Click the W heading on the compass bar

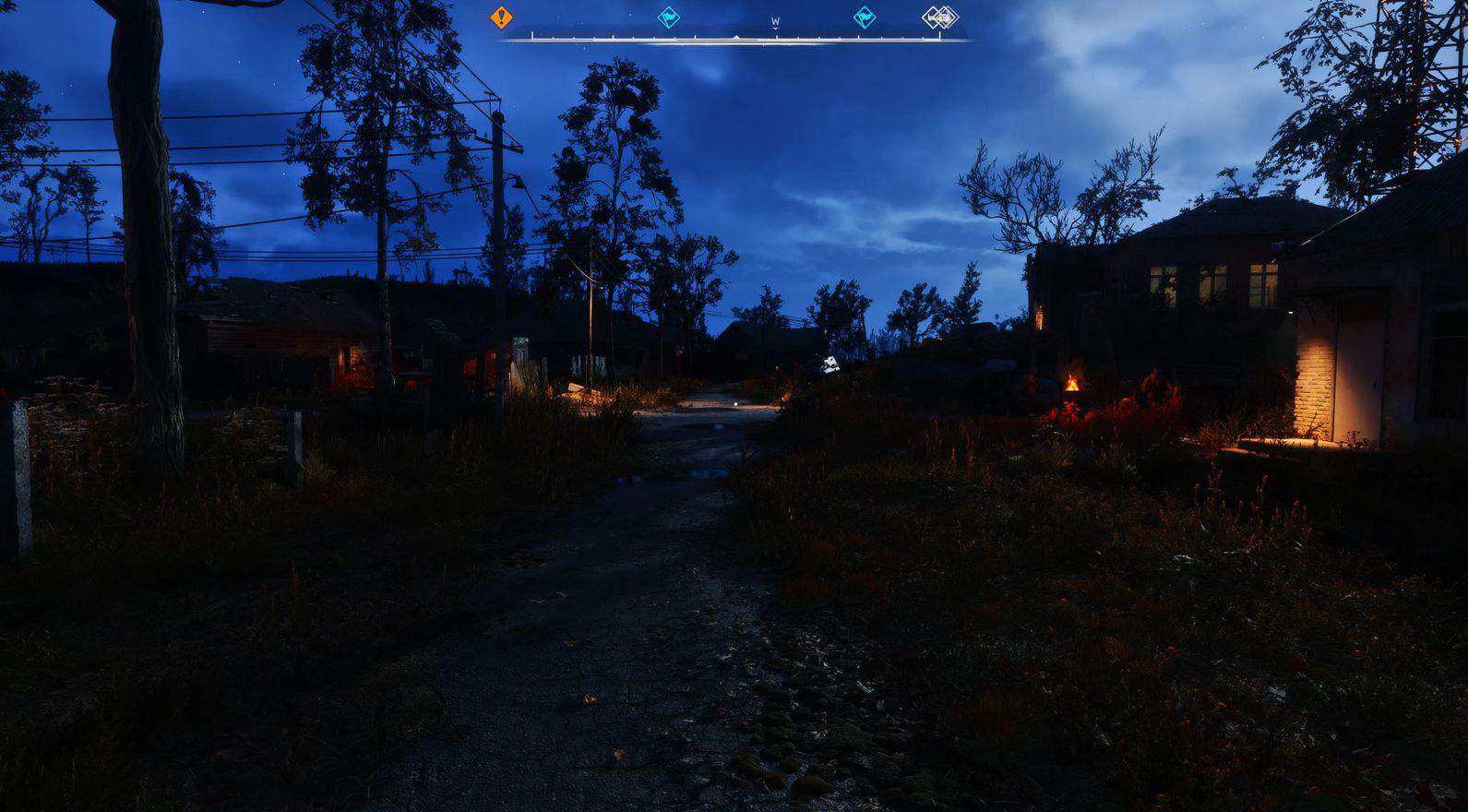point(775,21)
